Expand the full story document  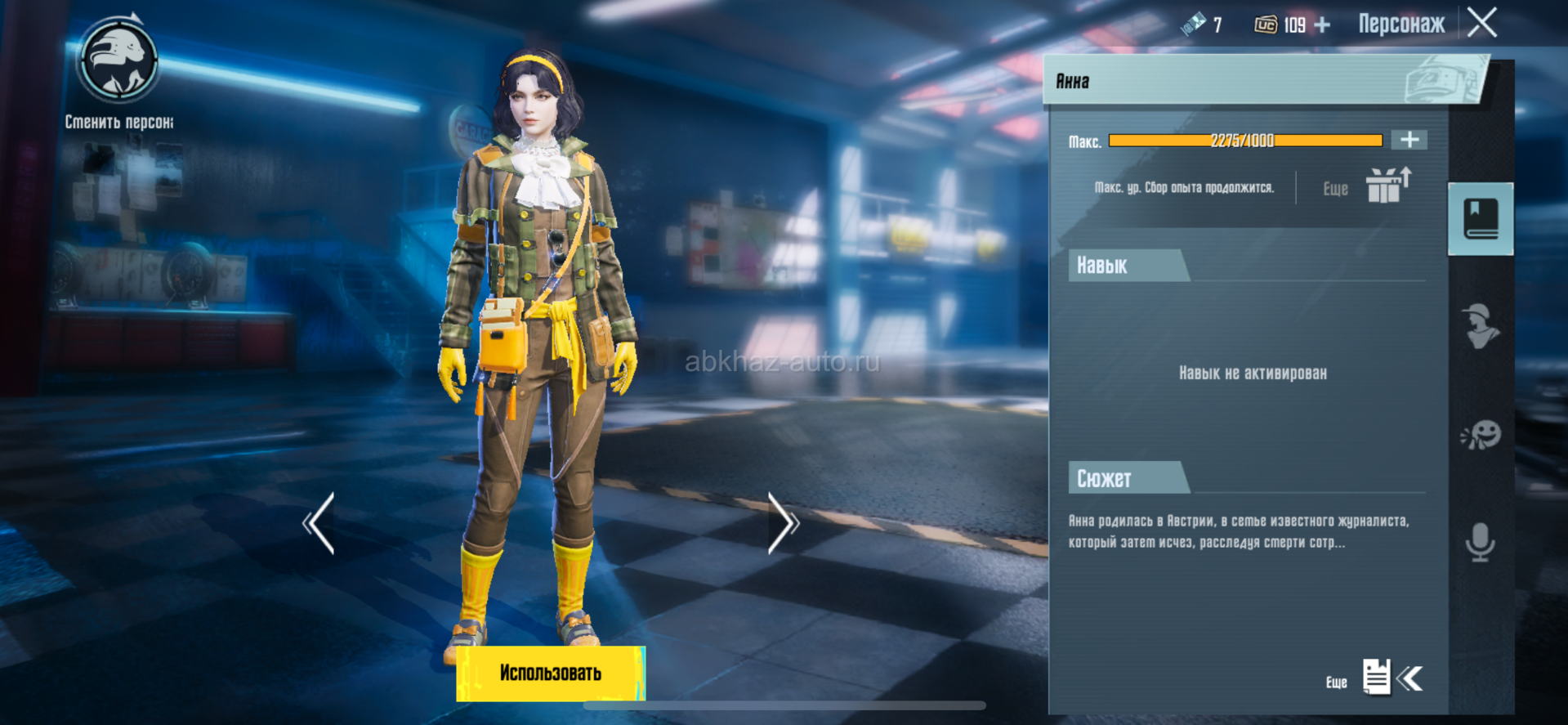pyautogui.click(x=1376, y=678)
